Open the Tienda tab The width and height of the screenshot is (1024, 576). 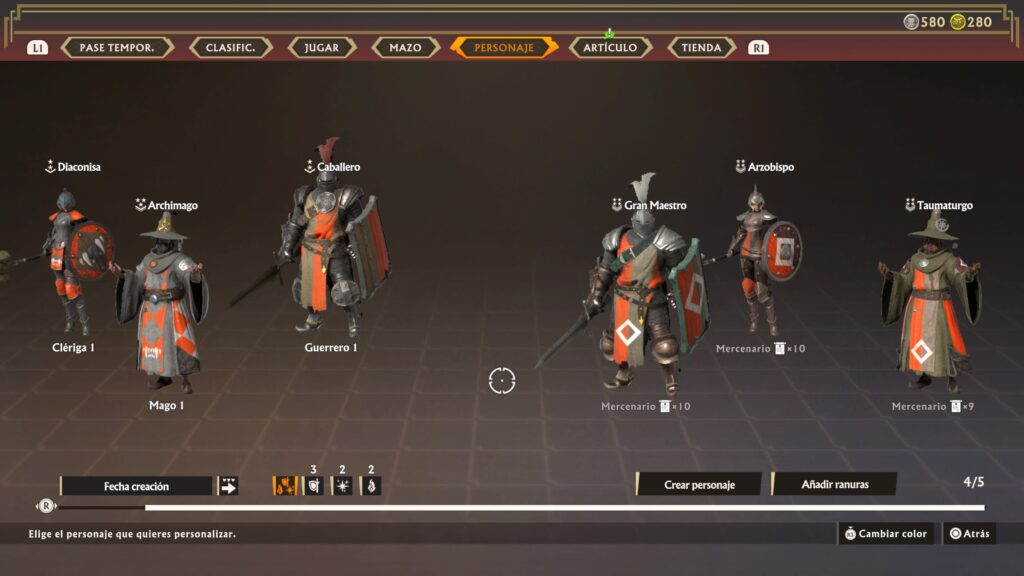click(701, 47)
